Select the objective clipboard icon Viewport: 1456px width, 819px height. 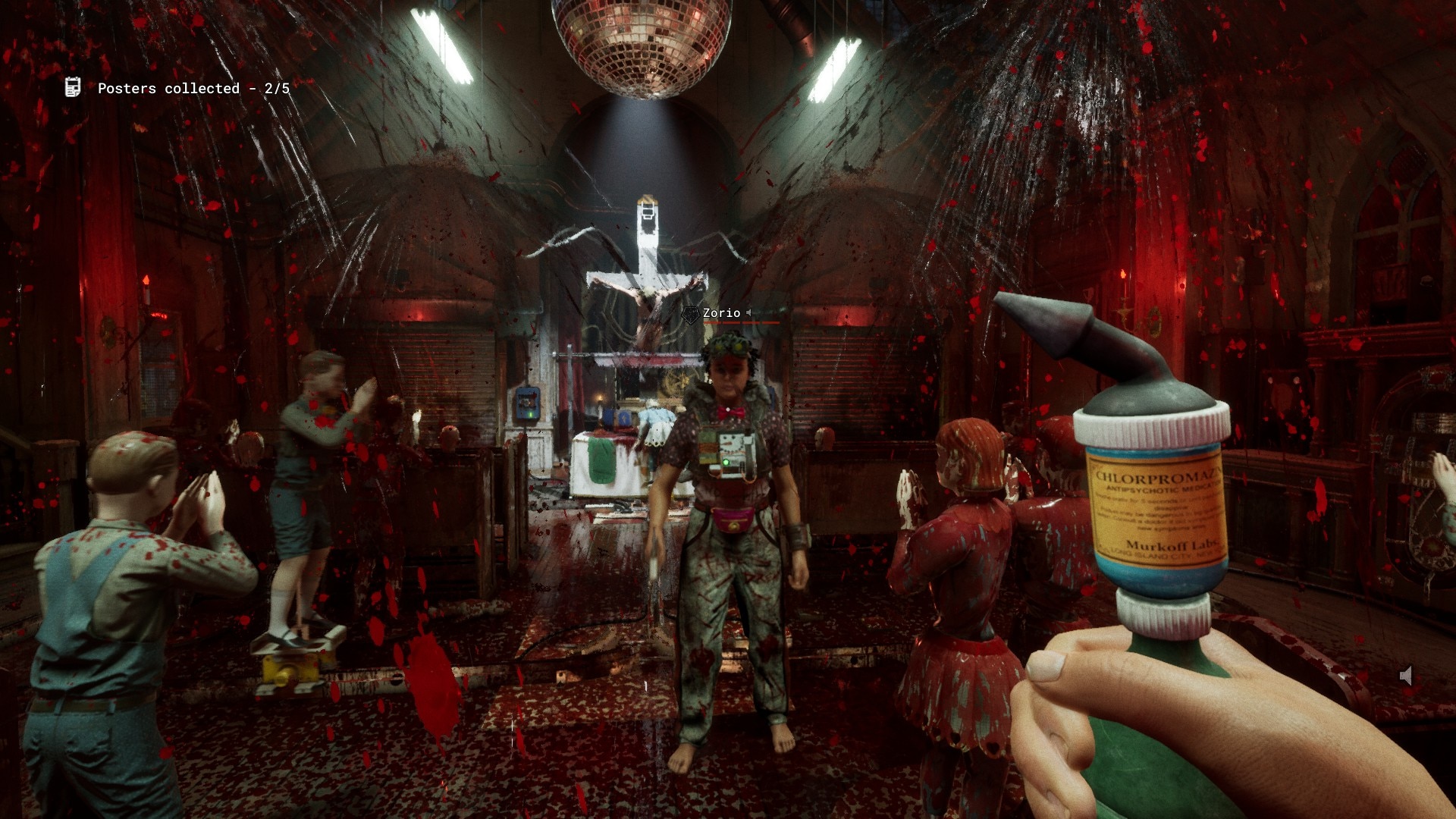coord(73,87)
